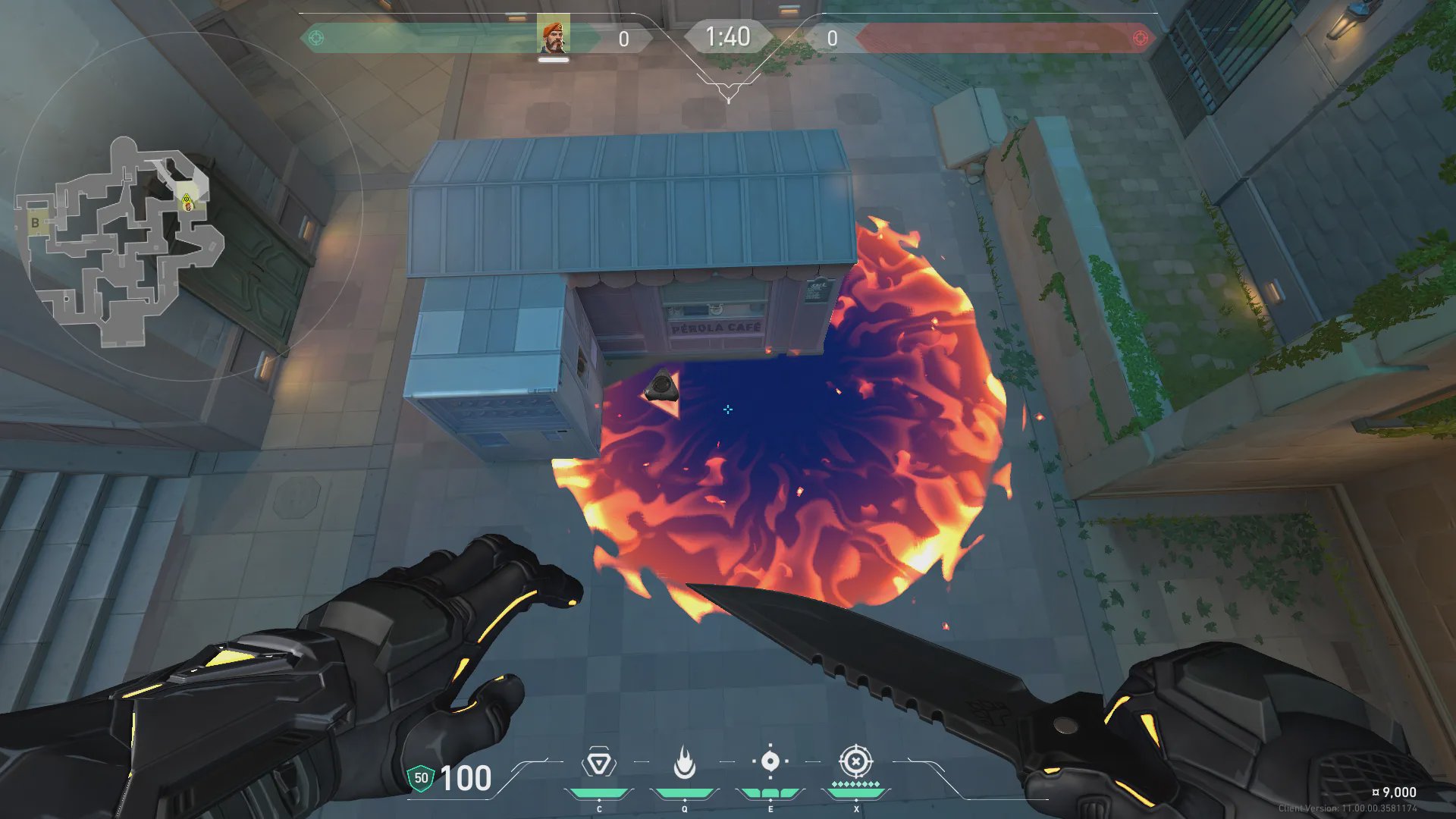Viewport: 1456px width, 819px height.
Task: Choose the Sky Smoke ability icon
Action: point(770,761)
